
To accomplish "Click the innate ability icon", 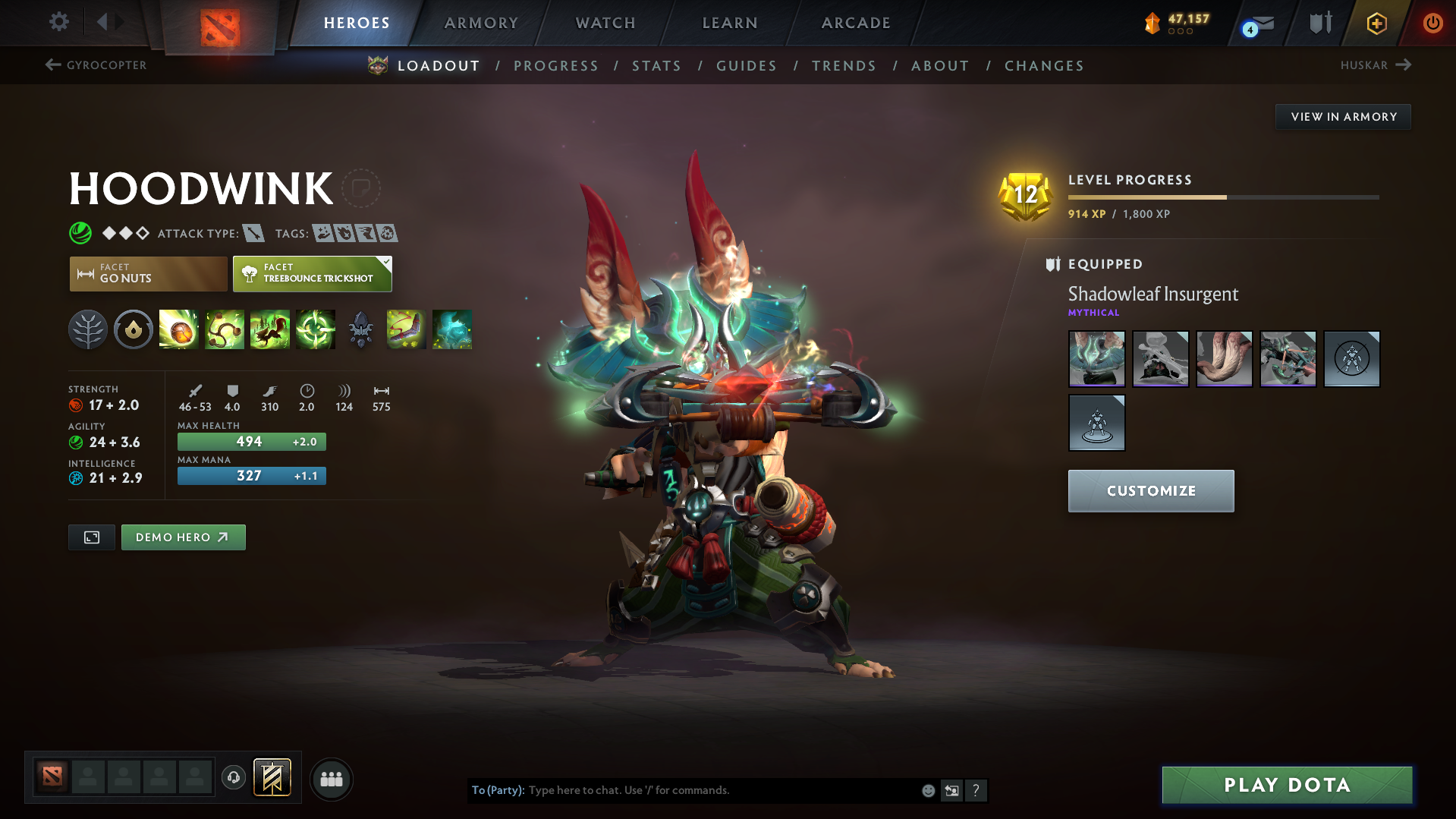I will (x=134, y=329).
